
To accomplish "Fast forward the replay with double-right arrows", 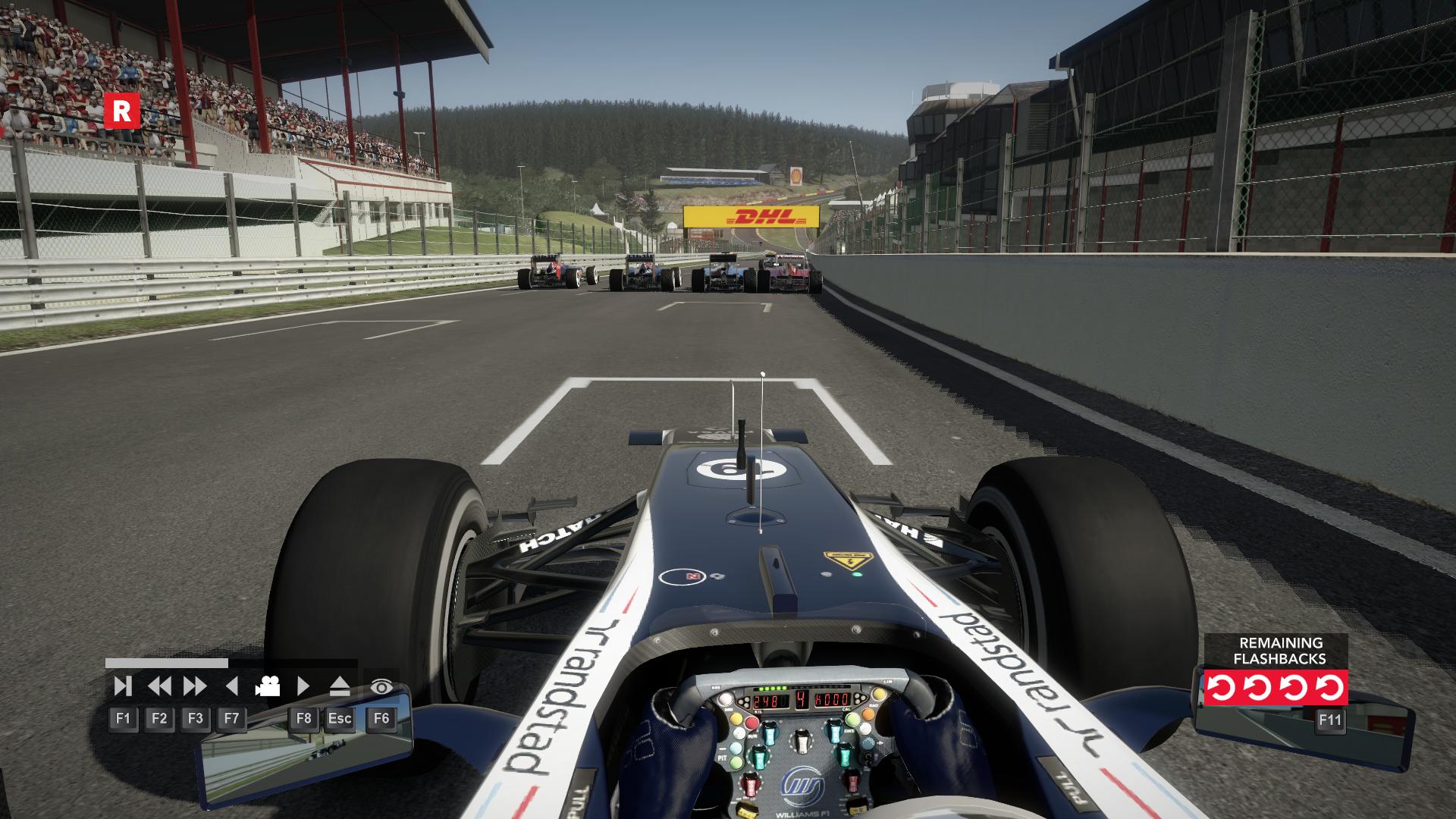I will click(x=195, y=686).
